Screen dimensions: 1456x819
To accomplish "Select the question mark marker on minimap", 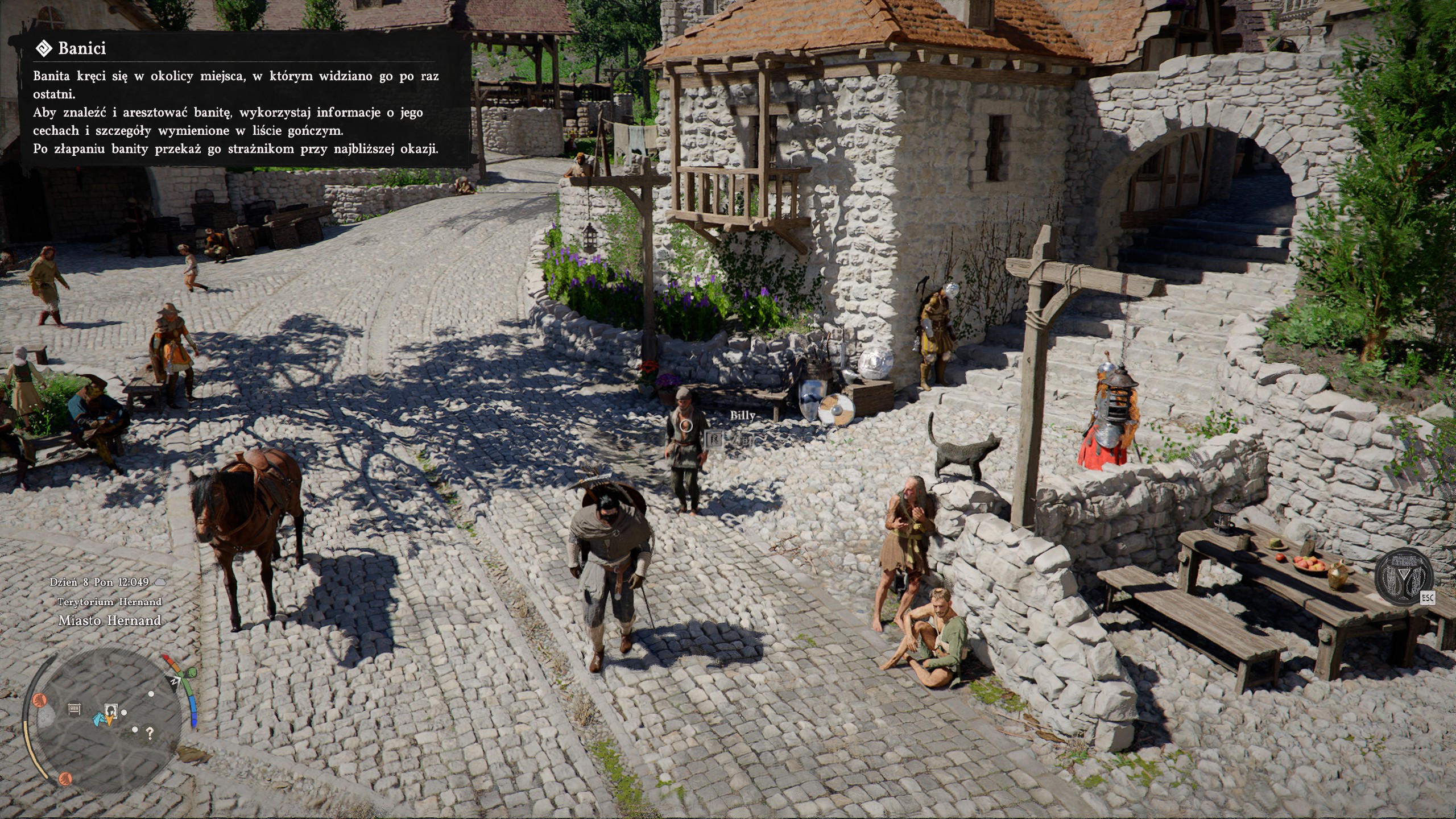I will 150,733.
